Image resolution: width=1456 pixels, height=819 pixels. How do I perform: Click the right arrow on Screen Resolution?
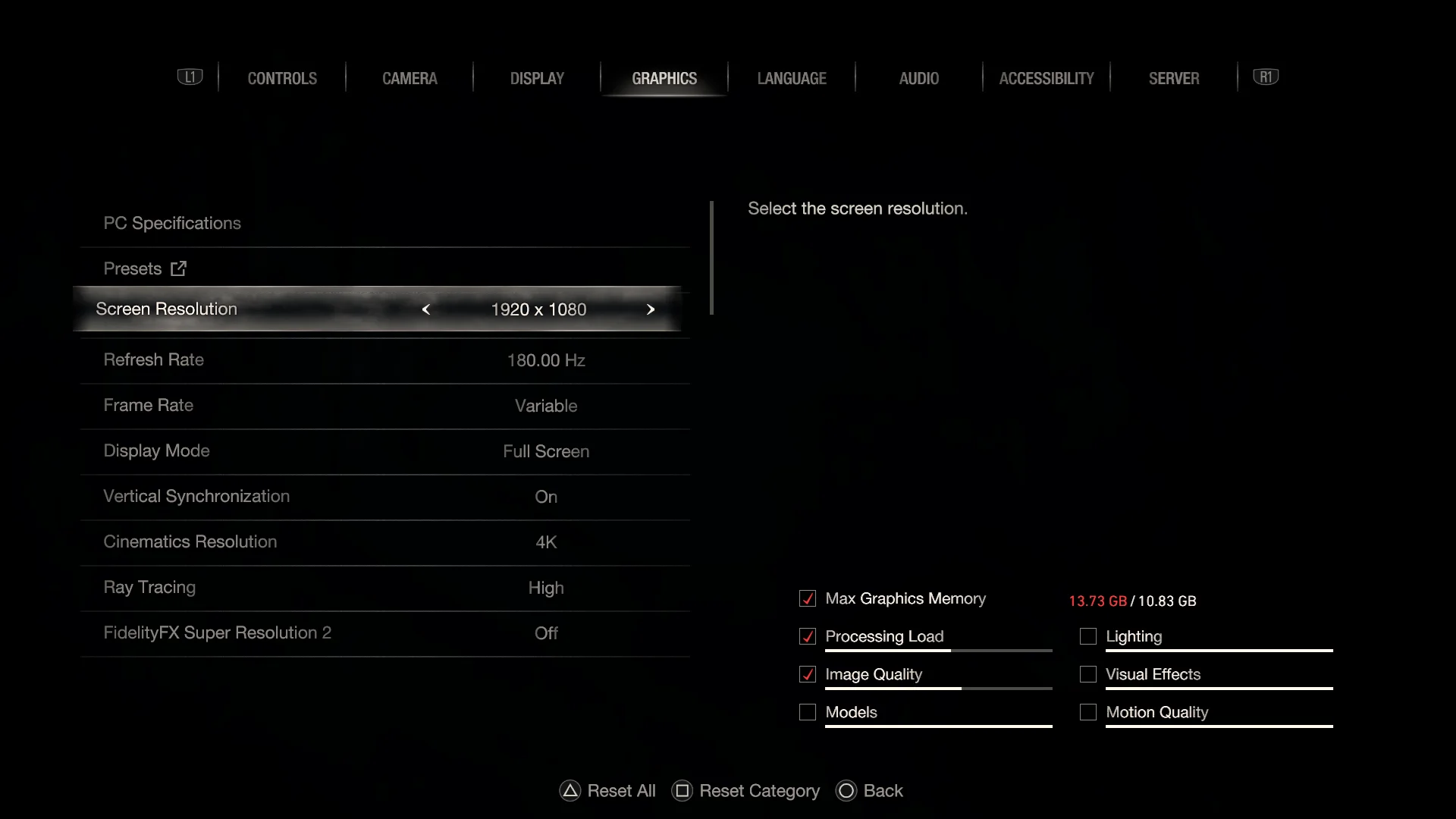click(x=650, y=309)
